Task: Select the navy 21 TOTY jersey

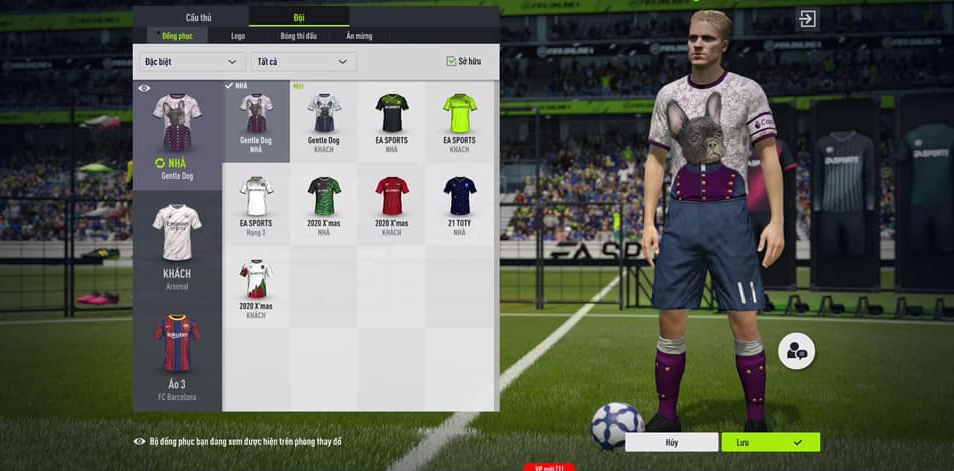Action: (459, 204)
